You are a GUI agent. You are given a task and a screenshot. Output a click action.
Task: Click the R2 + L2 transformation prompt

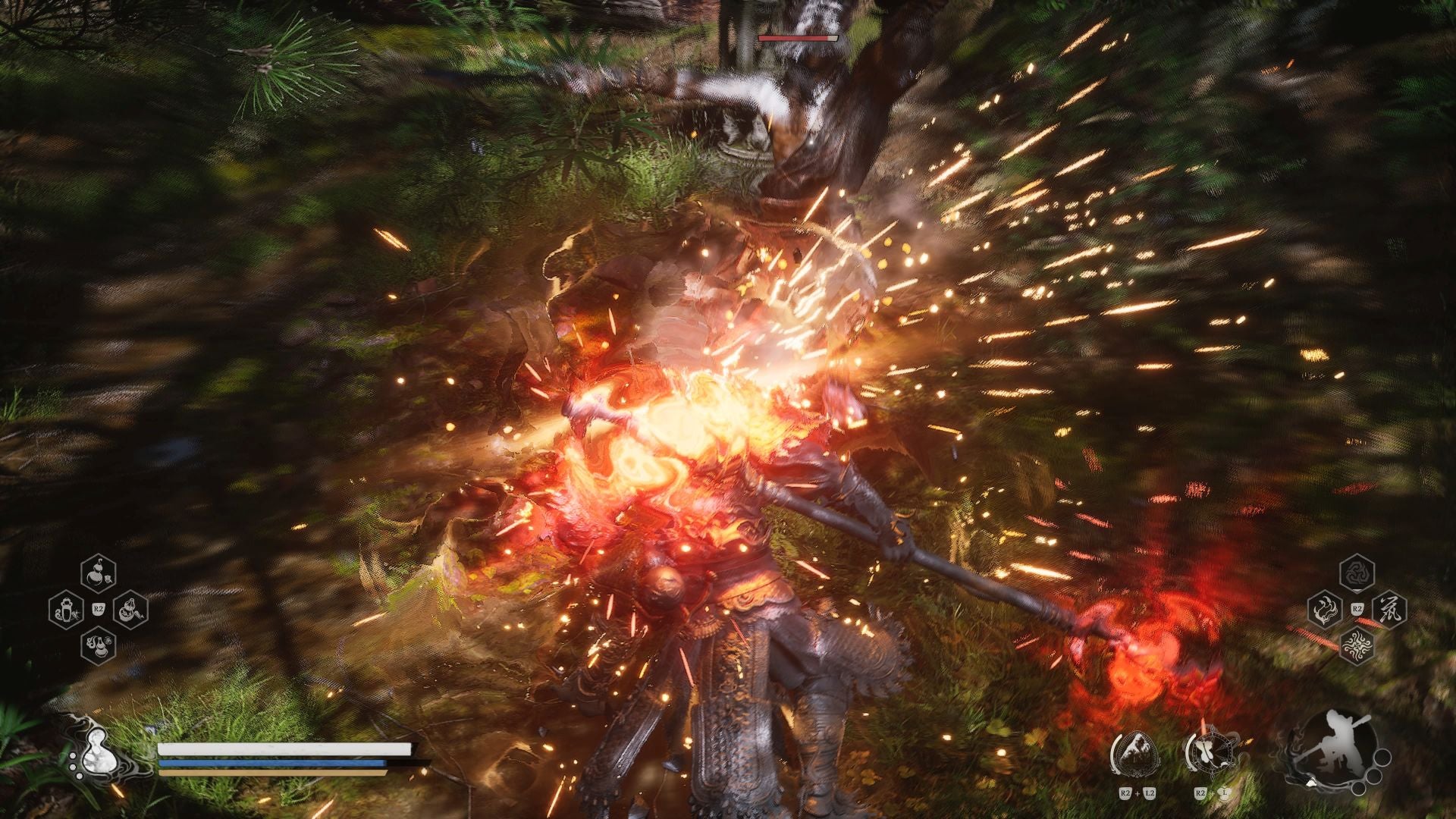pyautogui.click(x=1137, y=792)
